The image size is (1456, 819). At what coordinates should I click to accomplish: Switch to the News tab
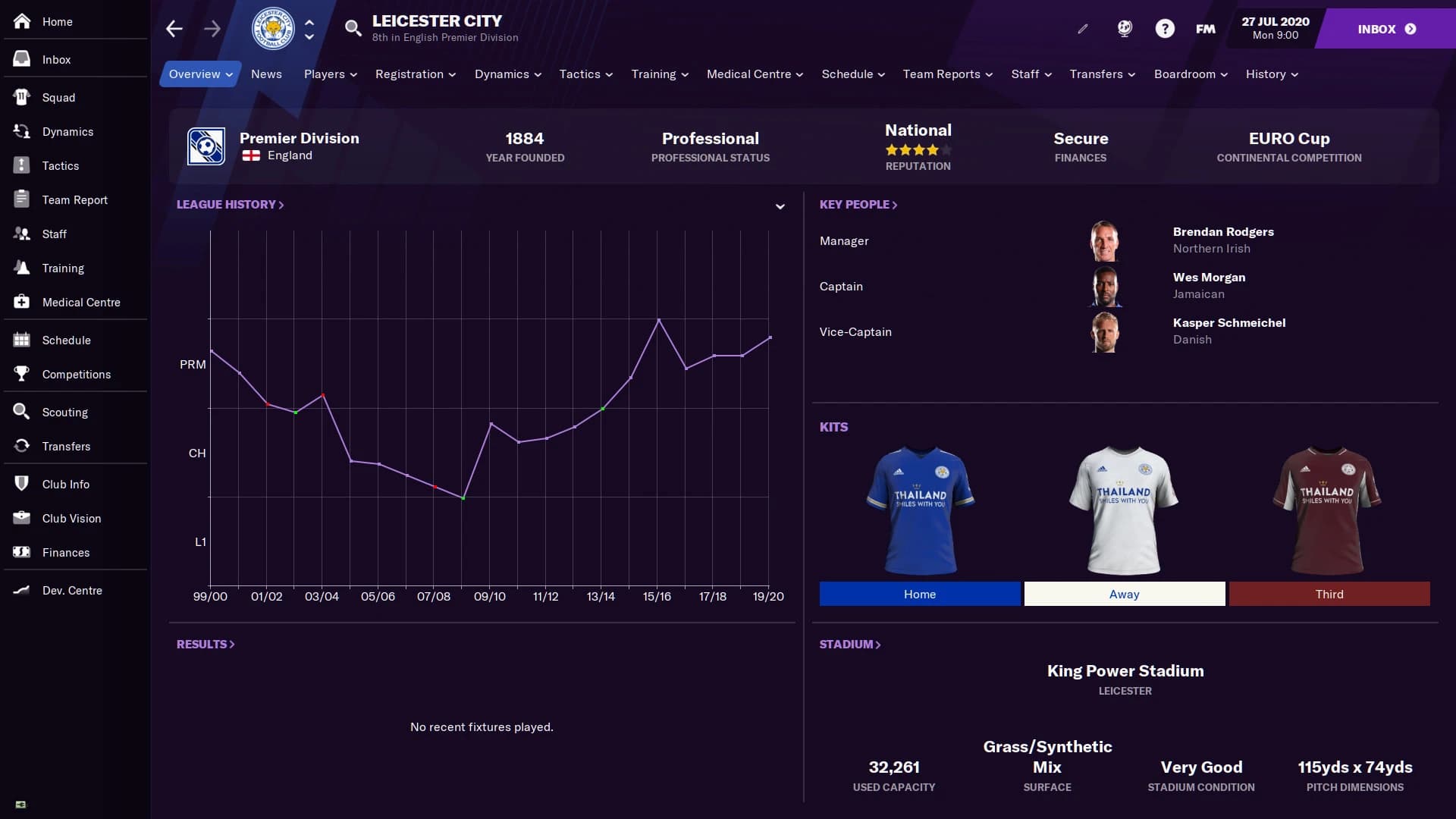[x=266, y=74]
